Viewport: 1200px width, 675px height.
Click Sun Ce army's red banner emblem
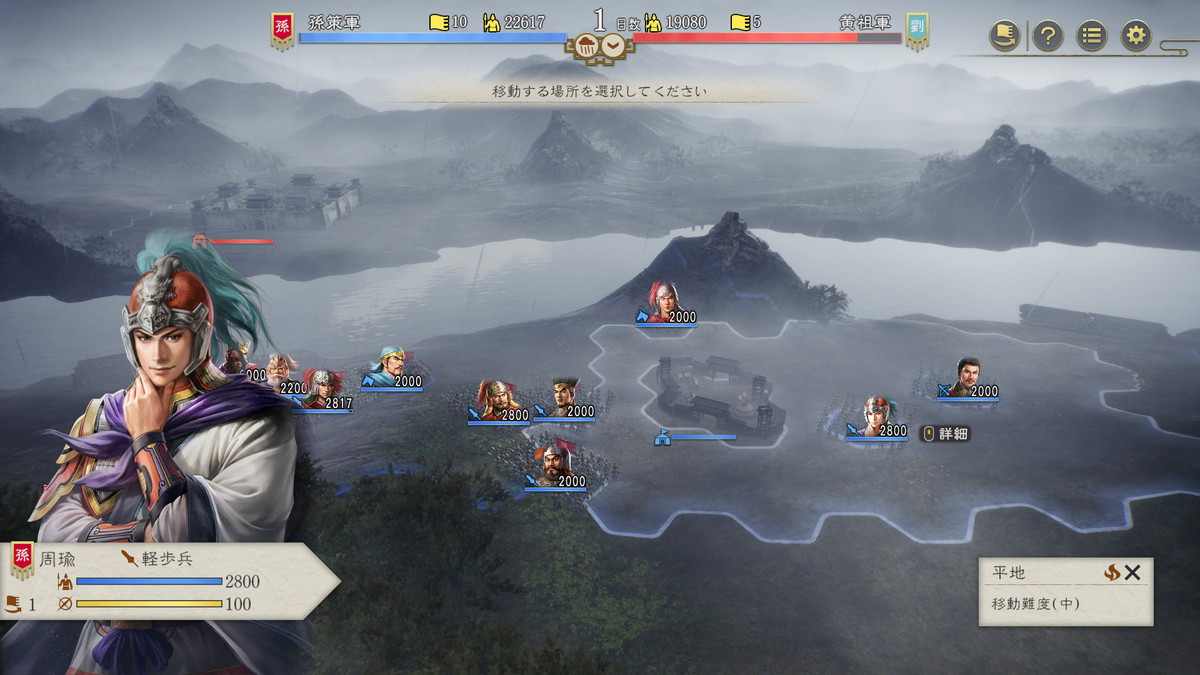coord(282,30)
